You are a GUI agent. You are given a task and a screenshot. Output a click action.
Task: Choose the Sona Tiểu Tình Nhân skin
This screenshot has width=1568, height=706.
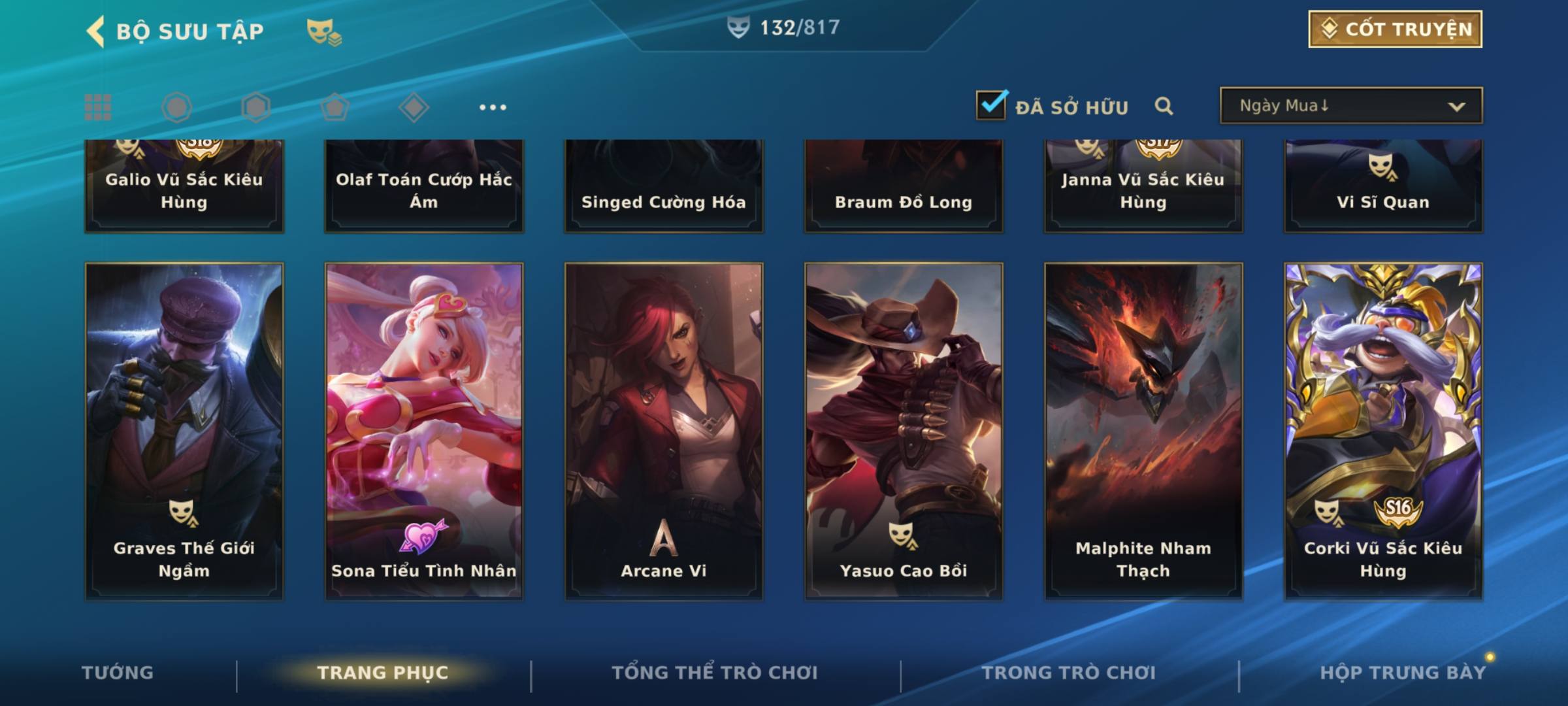click(424, 431)
